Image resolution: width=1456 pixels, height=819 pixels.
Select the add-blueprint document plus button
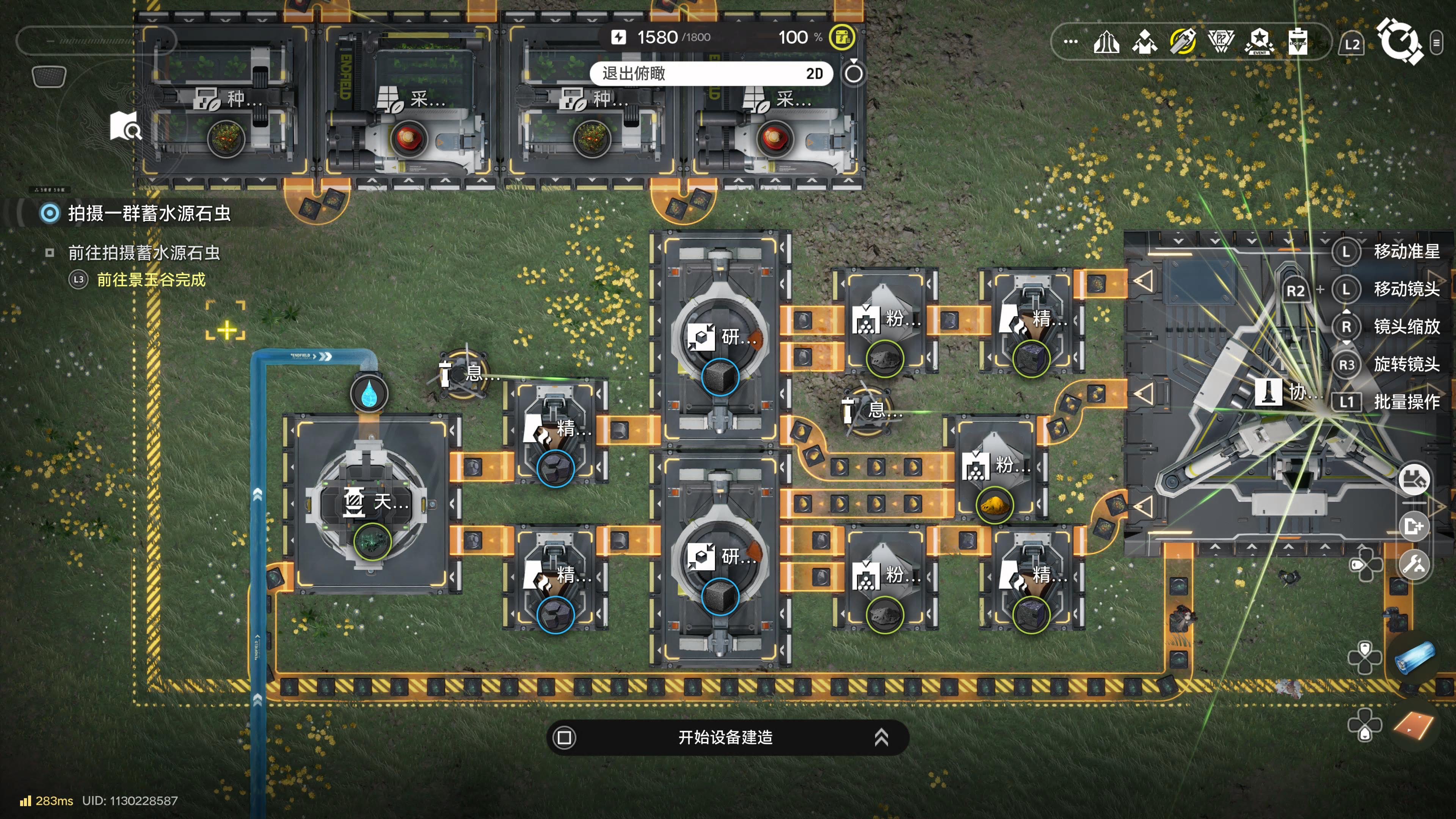tap(1414, 526)
